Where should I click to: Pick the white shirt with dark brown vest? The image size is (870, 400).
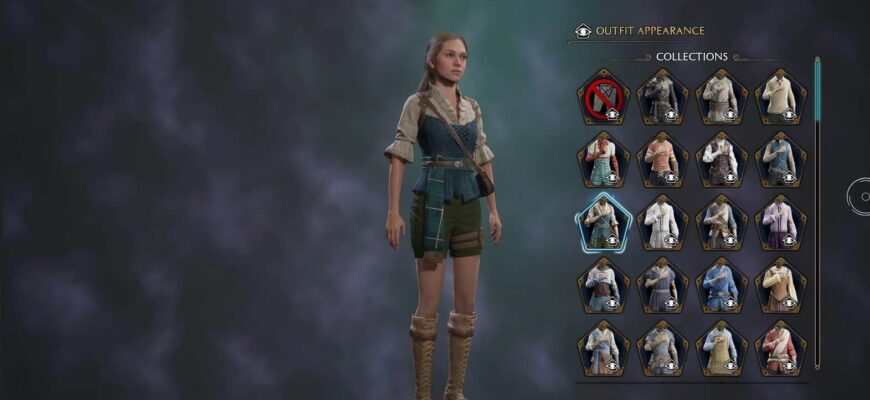tap(721, 159)
